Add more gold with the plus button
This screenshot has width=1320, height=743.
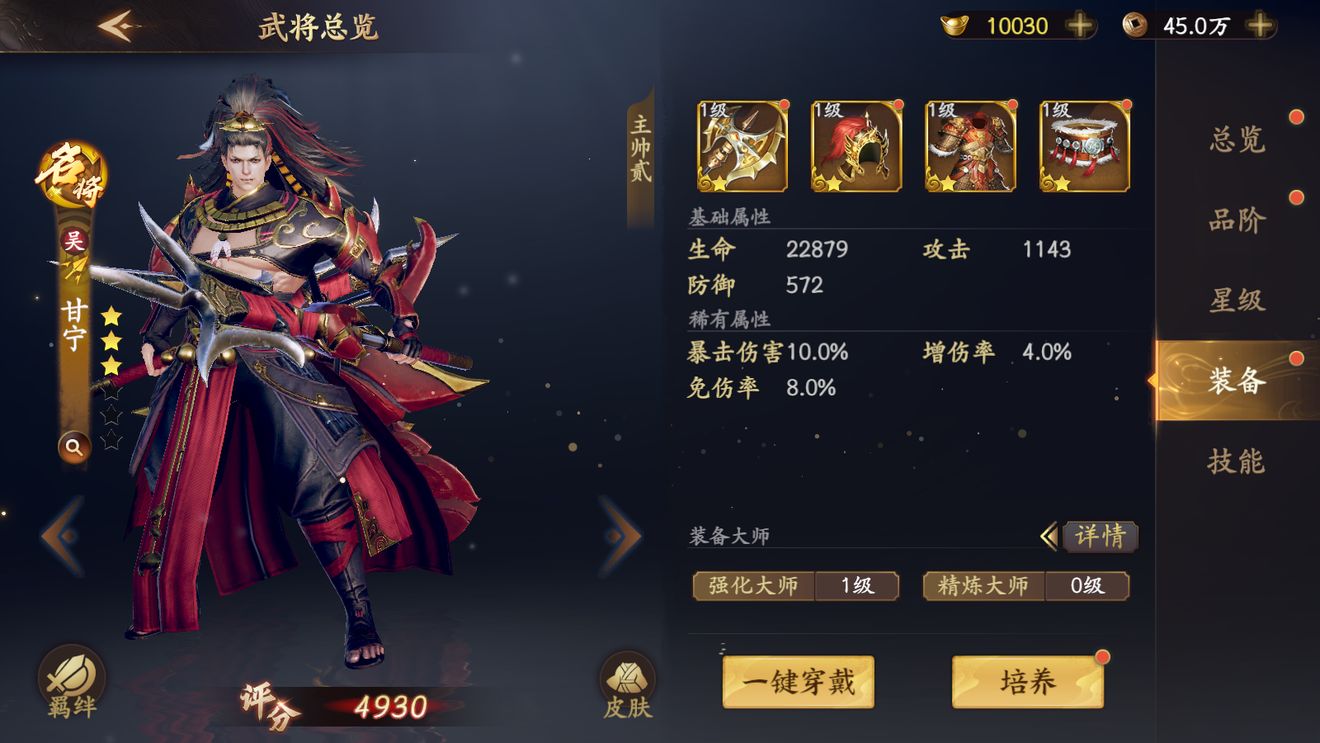1077,26
